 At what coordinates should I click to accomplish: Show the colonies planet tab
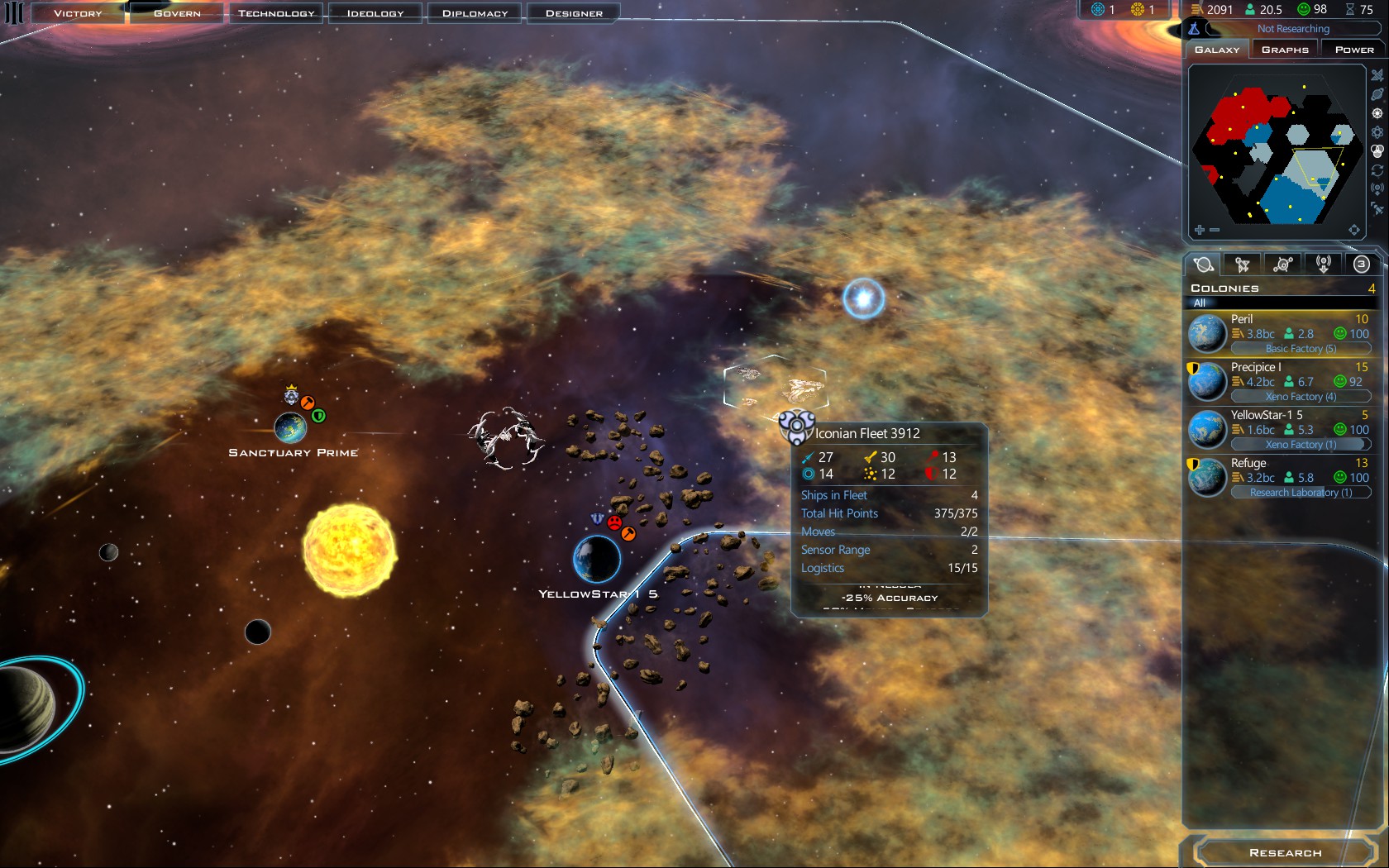1204,265
